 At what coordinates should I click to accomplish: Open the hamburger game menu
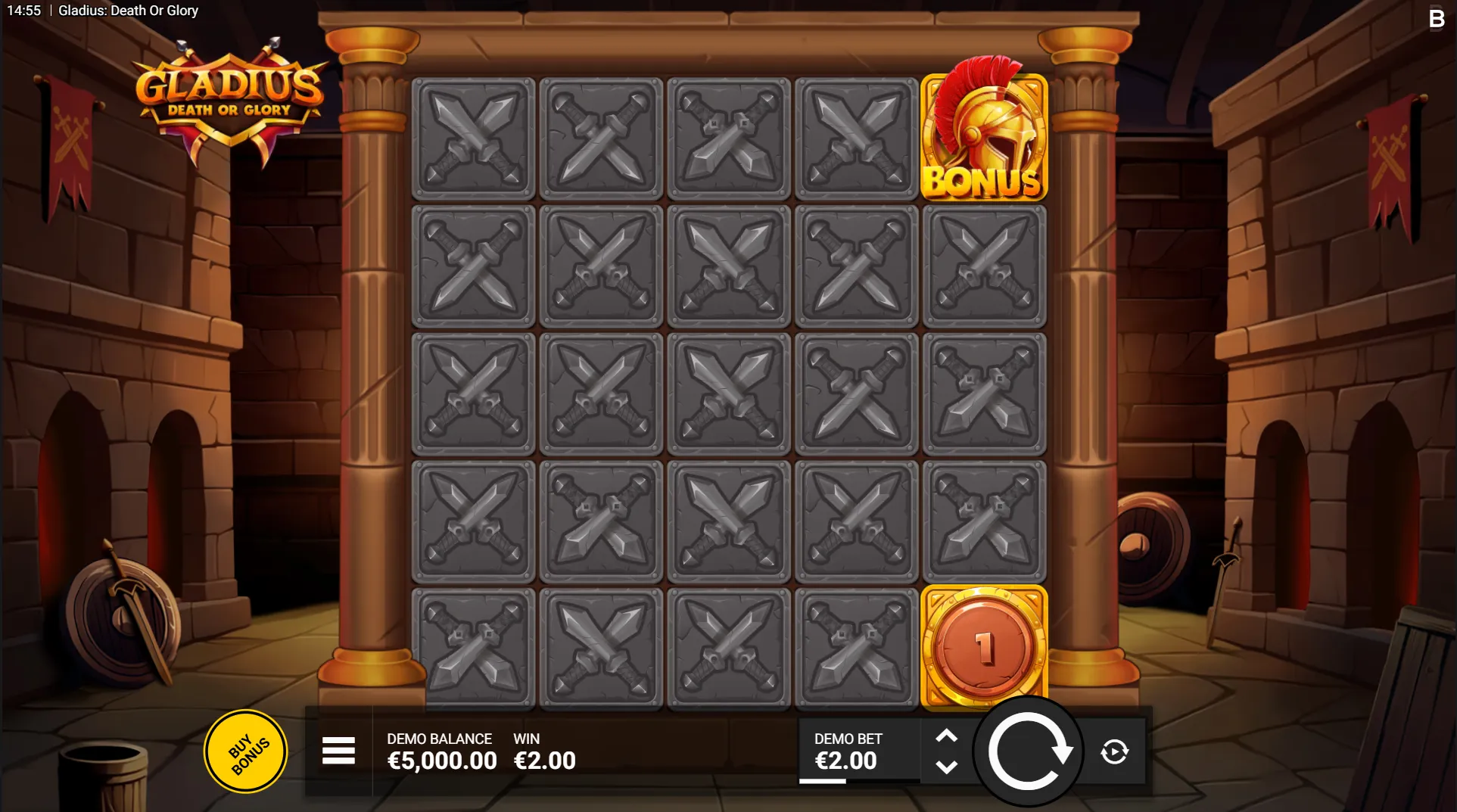338,751
